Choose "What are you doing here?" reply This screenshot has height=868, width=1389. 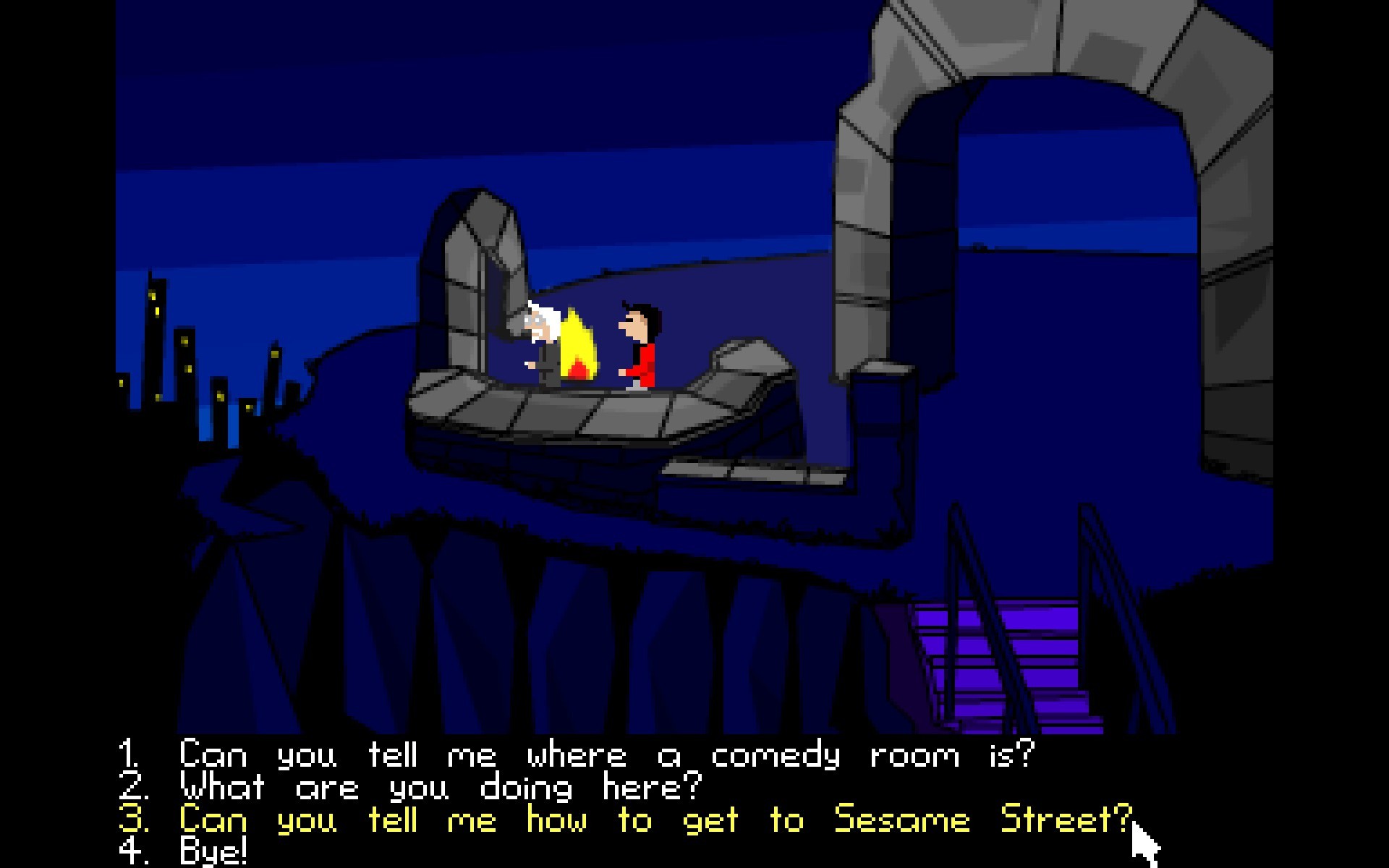(440, 788)
